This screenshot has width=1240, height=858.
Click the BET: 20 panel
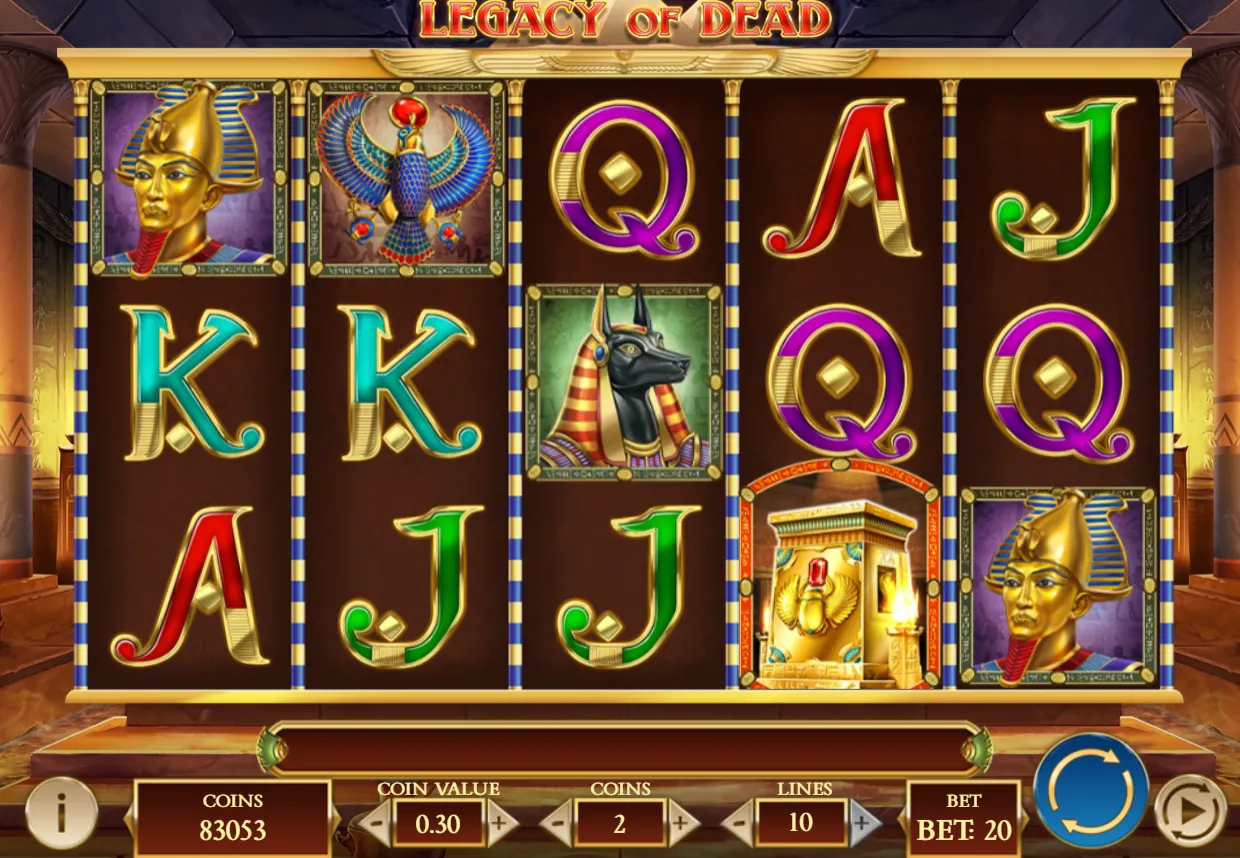point(963,820)
